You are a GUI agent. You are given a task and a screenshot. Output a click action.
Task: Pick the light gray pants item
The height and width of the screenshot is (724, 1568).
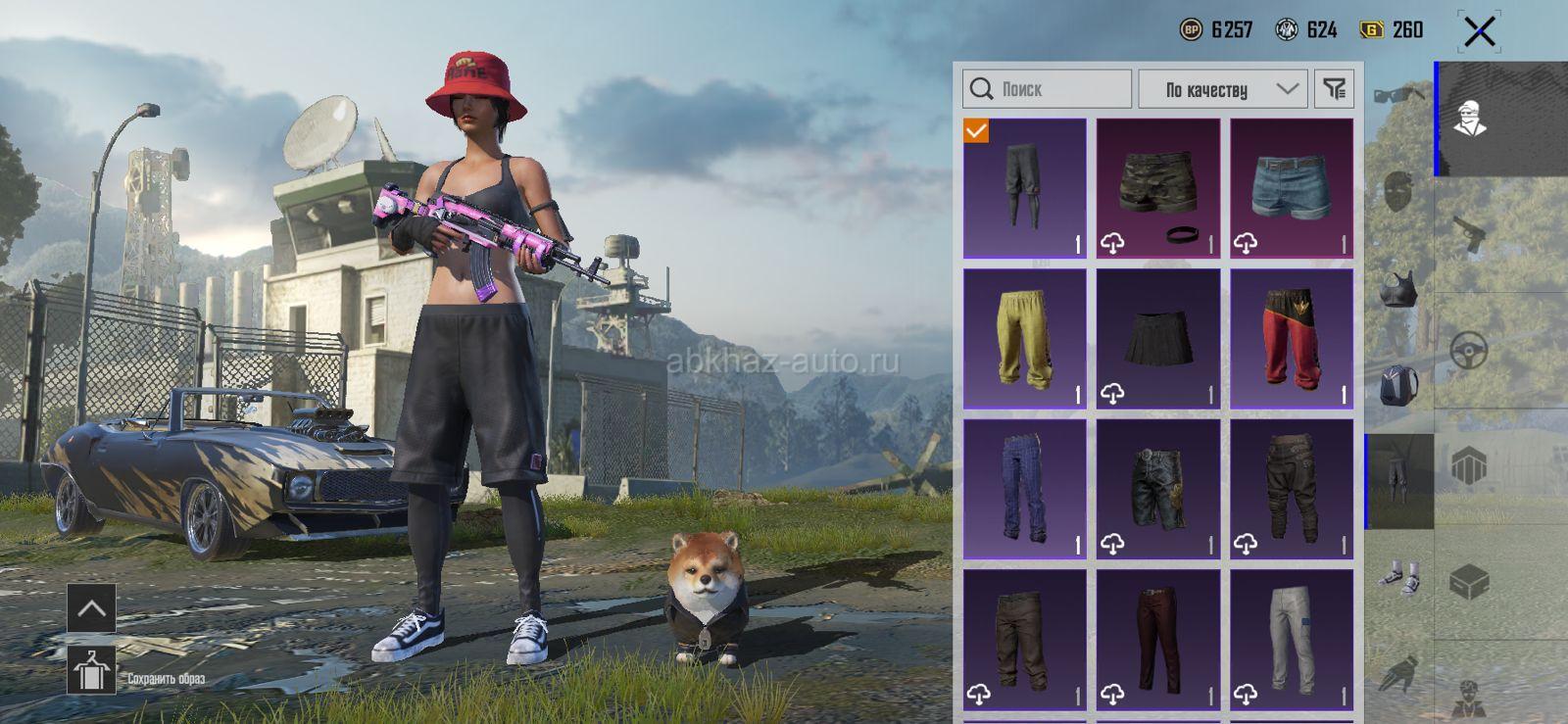(1292, 640)
